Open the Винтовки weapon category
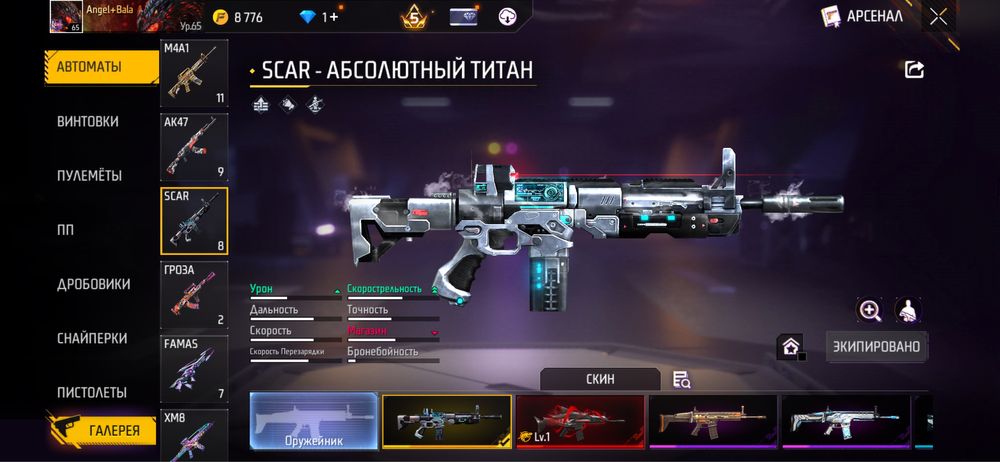This screenshot has width=1000, height=462. 88,121
